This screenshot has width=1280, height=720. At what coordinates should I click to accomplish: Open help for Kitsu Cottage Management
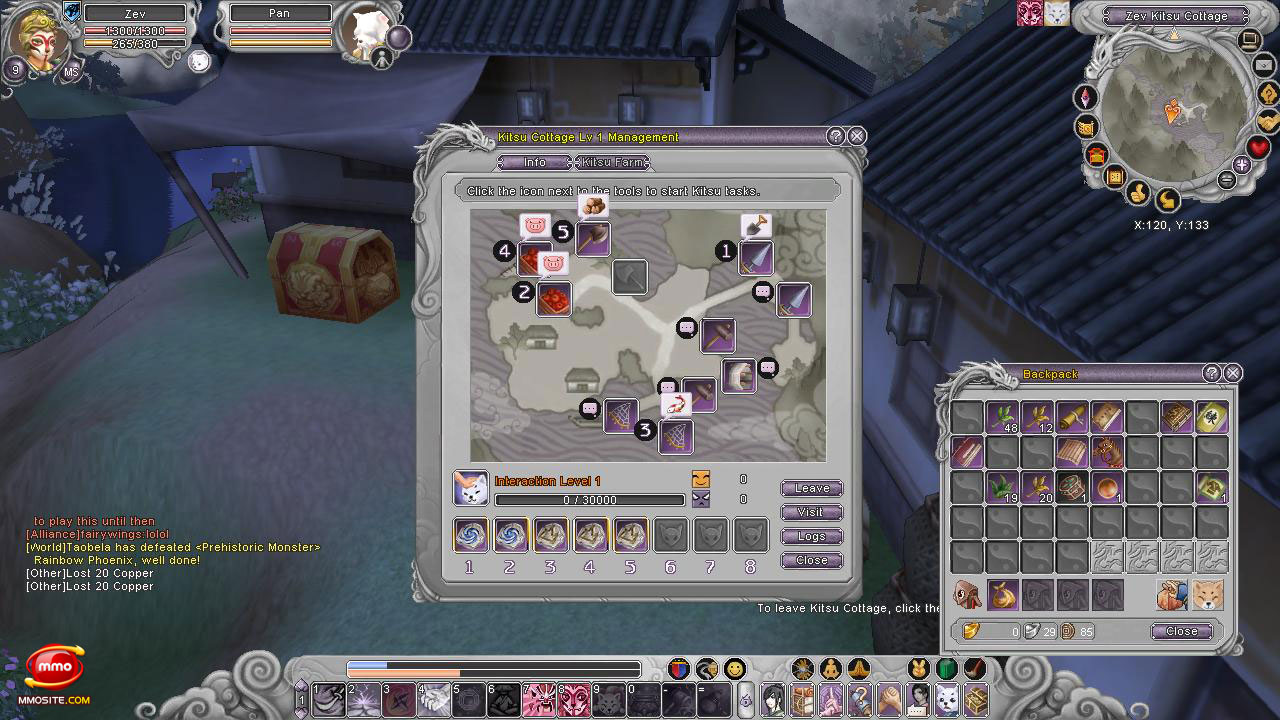click(836, 137)
